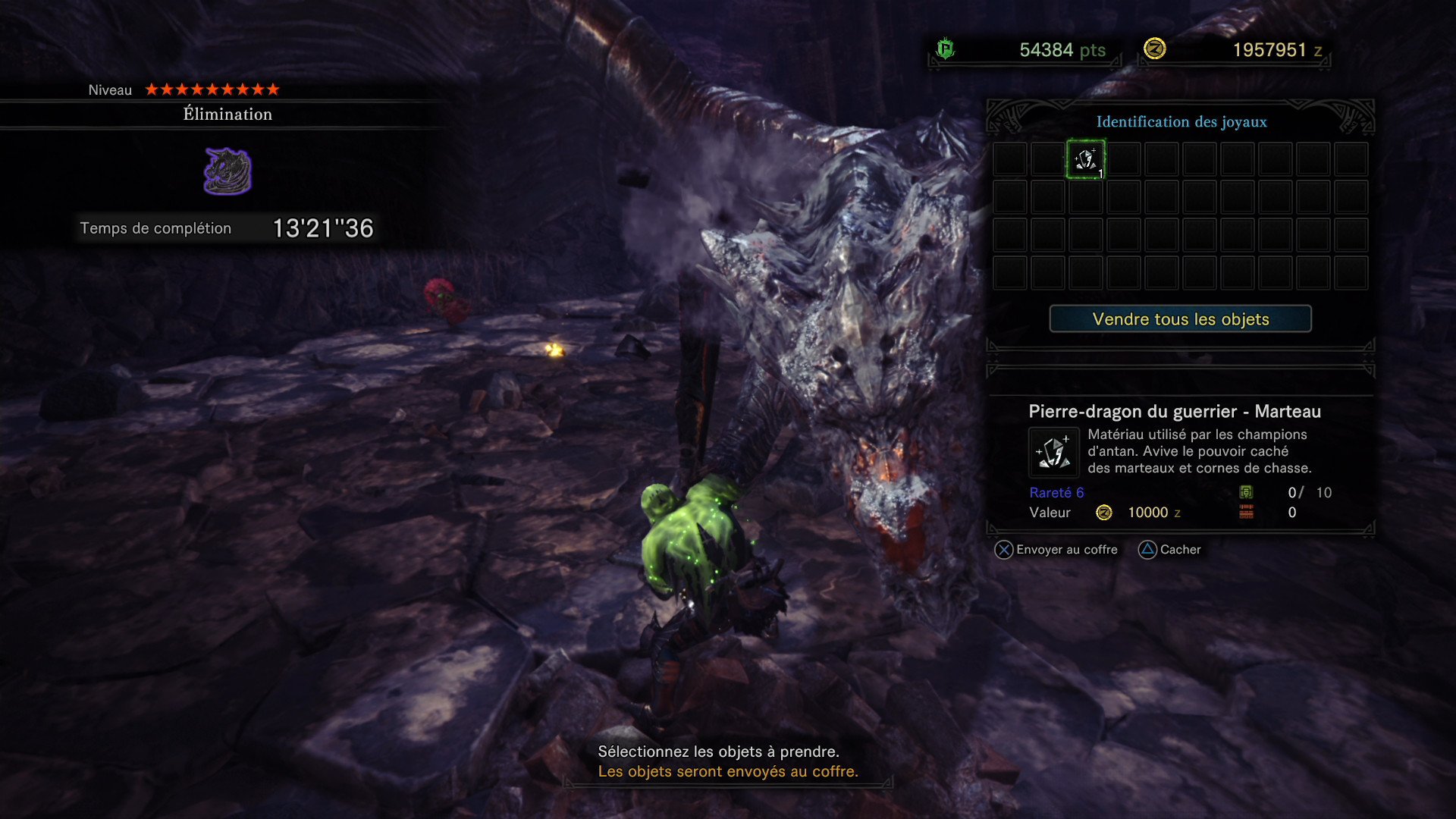The image size is (1456, 819).
Task: Click the zenny coin icon next to the 10000 value
Action: [x=1105, y=513]
